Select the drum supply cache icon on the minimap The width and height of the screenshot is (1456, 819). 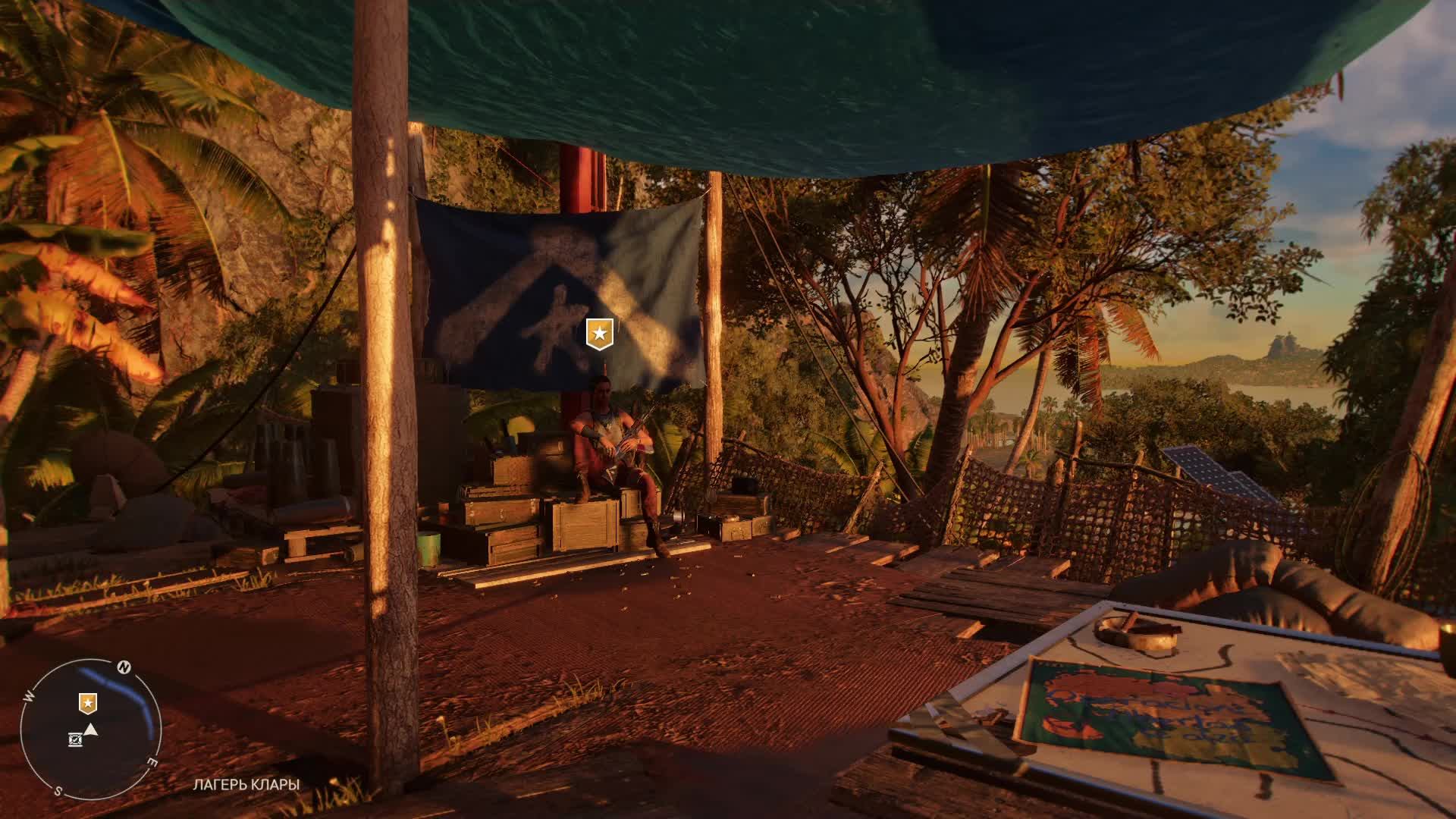75,739
